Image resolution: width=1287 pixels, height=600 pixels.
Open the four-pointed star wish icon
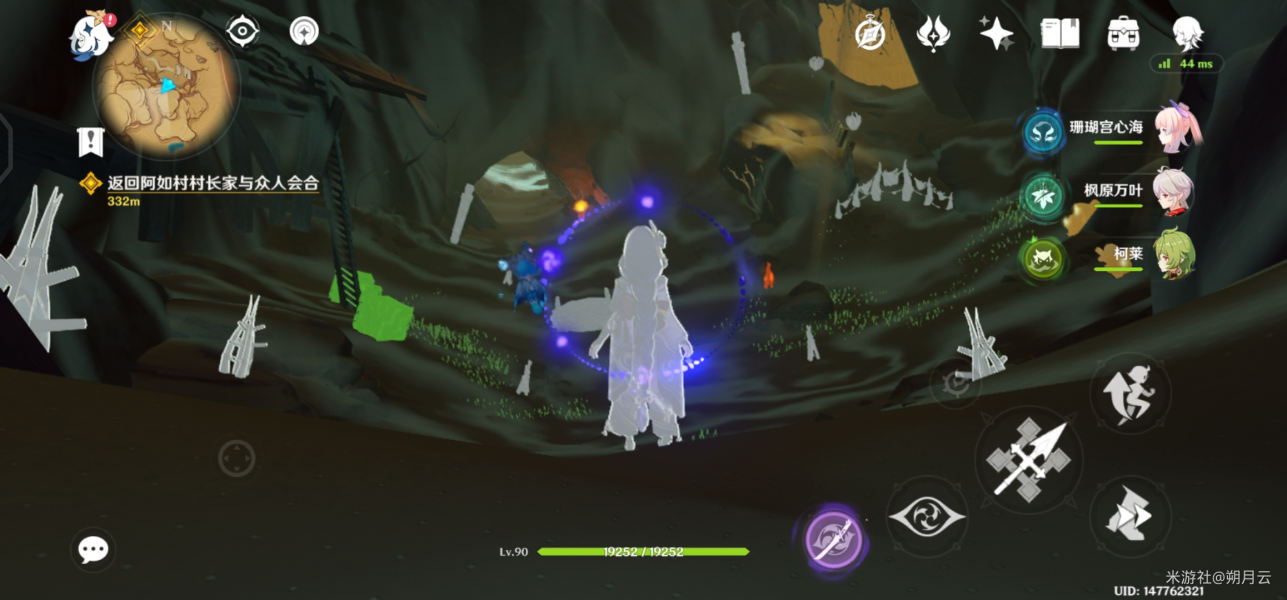coord(996,34)
